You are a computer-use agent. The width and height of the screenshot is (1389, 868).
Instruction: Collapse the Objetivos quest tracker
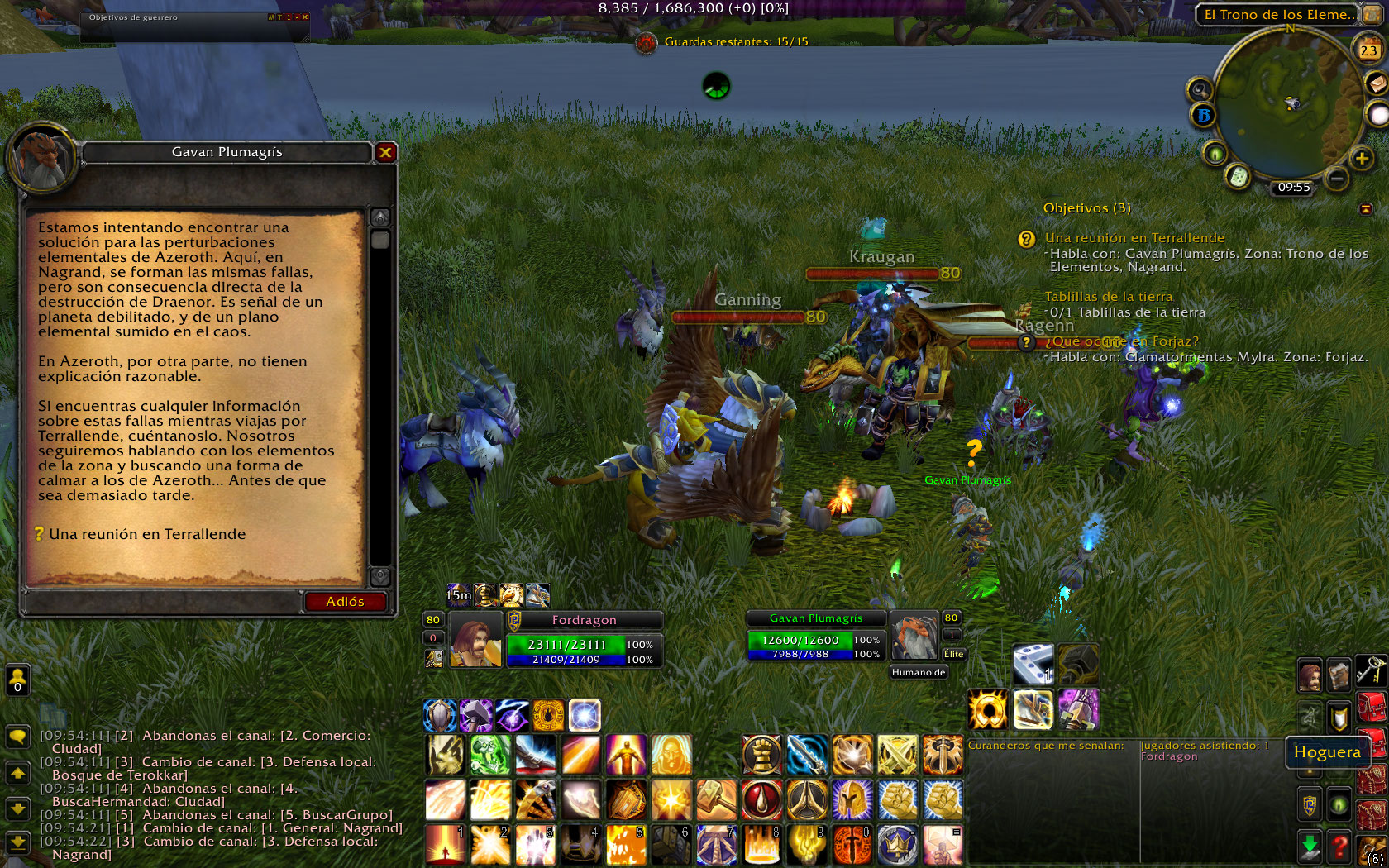point(1366,208)
